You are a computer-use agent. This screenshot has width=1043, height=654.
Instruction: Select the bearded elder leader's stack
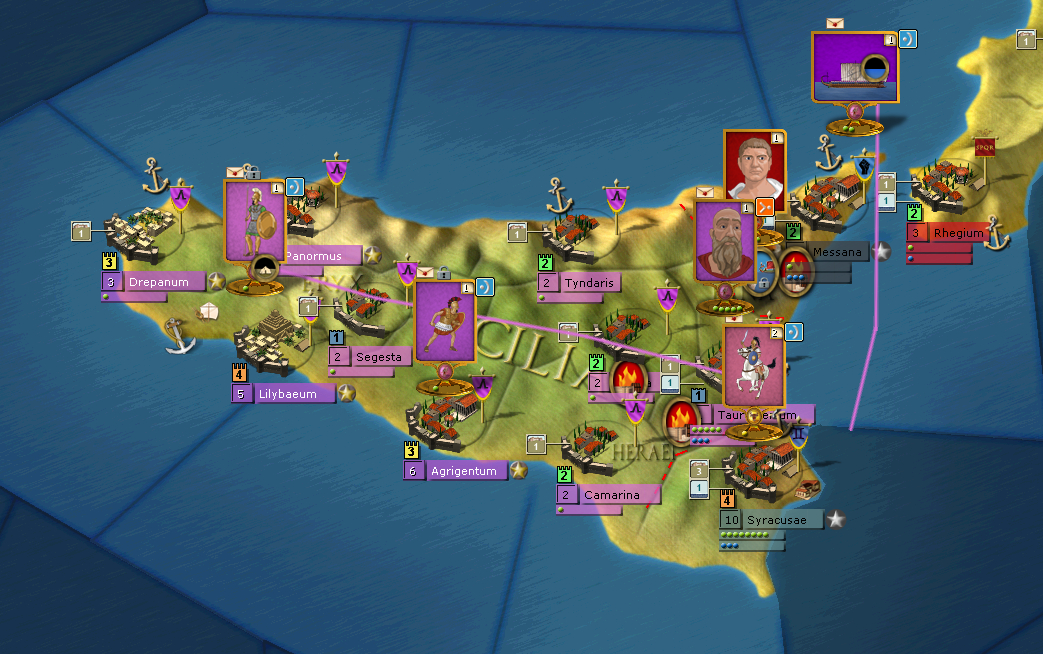724,241
